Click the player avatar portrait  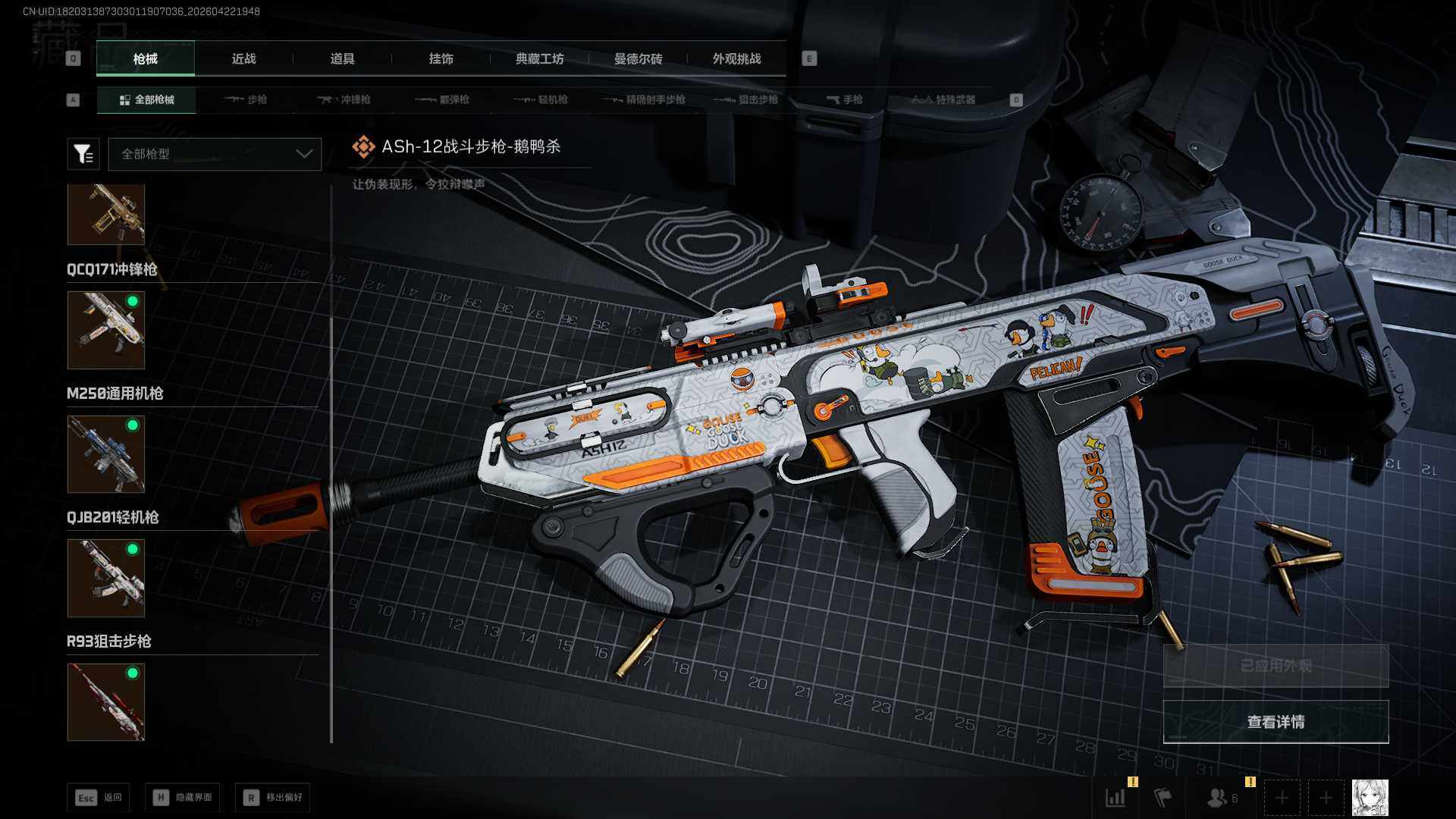(1370, 798)
